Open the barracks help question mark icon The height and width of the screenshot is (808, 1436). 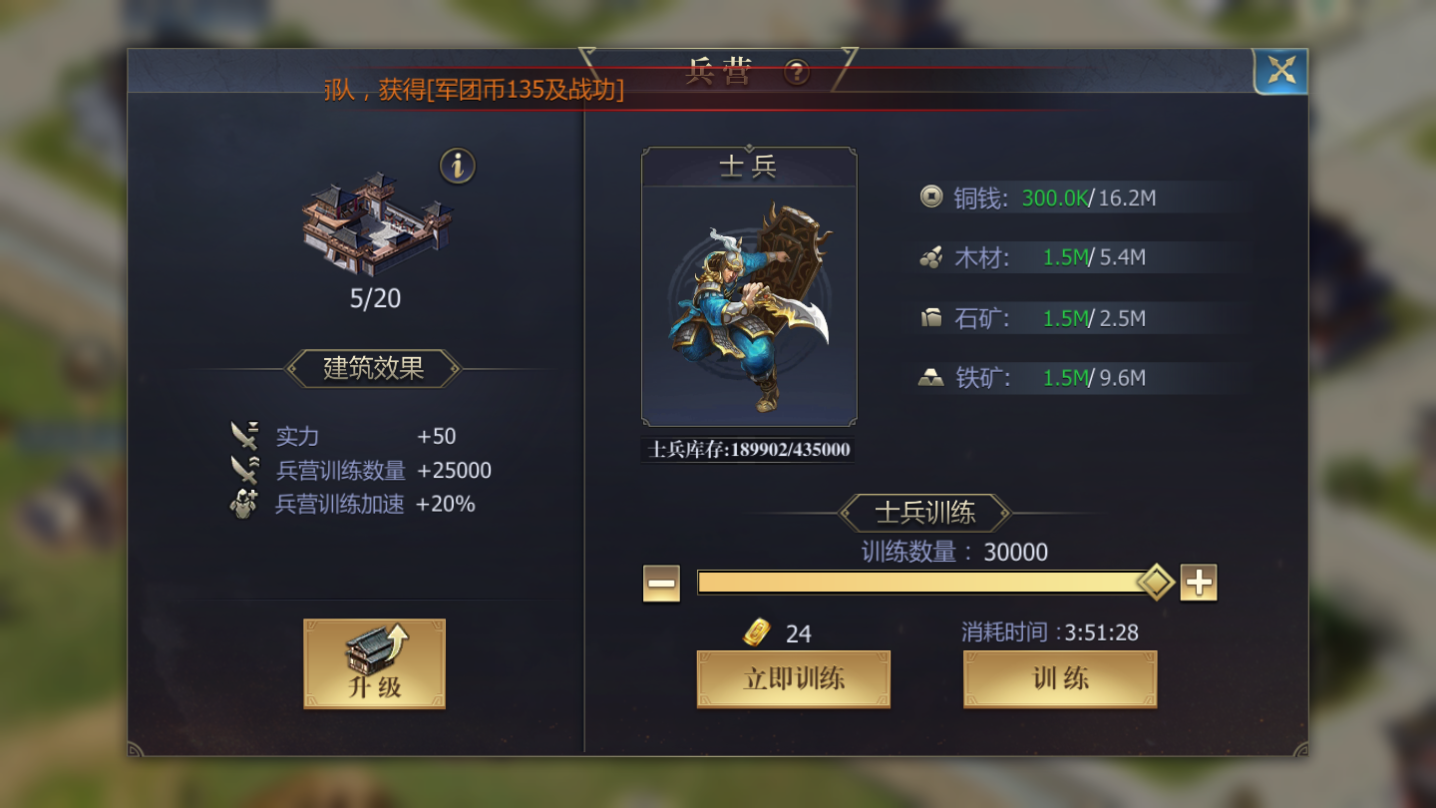[795, 73]
